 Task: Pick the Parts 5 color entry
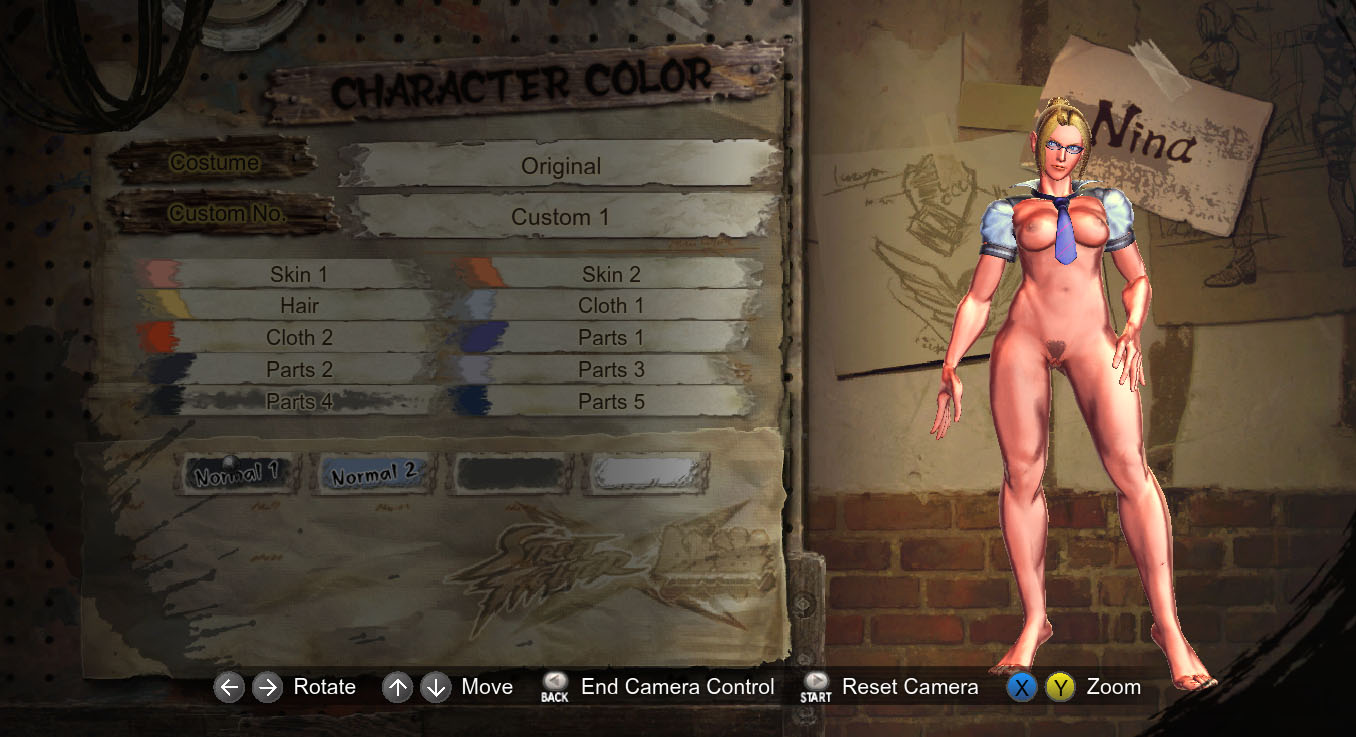click(610, 402)
